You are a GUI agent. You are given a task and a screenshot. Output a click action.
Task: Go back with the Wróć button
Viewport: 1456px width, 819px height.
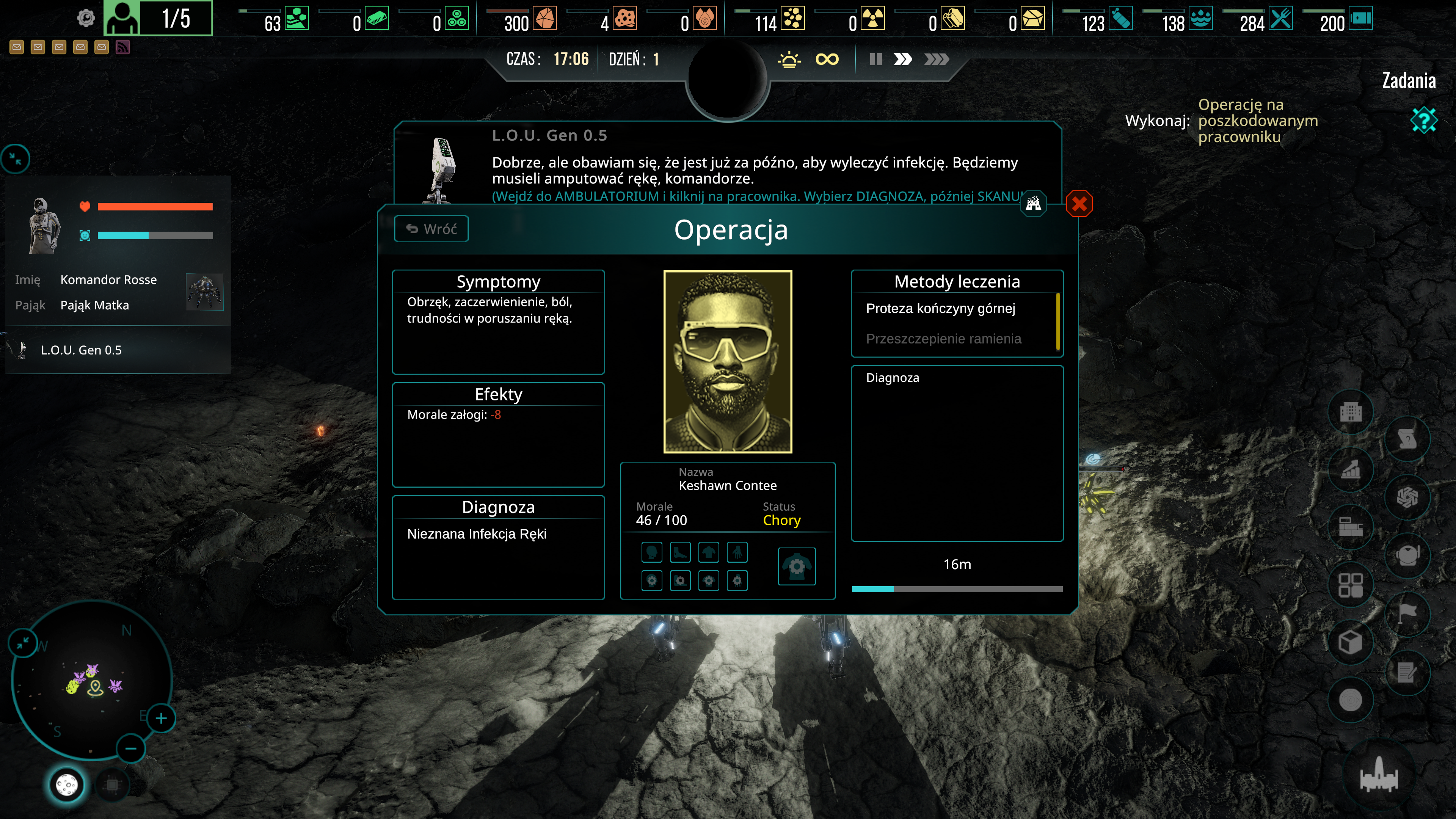(x=431, y=229)
